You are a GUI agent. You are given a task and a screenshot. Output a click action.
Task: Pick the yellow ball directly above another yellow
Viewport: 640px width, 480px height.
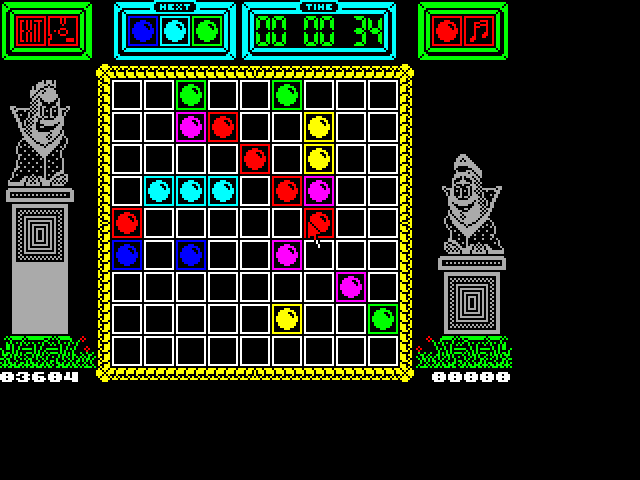point(319,127)
